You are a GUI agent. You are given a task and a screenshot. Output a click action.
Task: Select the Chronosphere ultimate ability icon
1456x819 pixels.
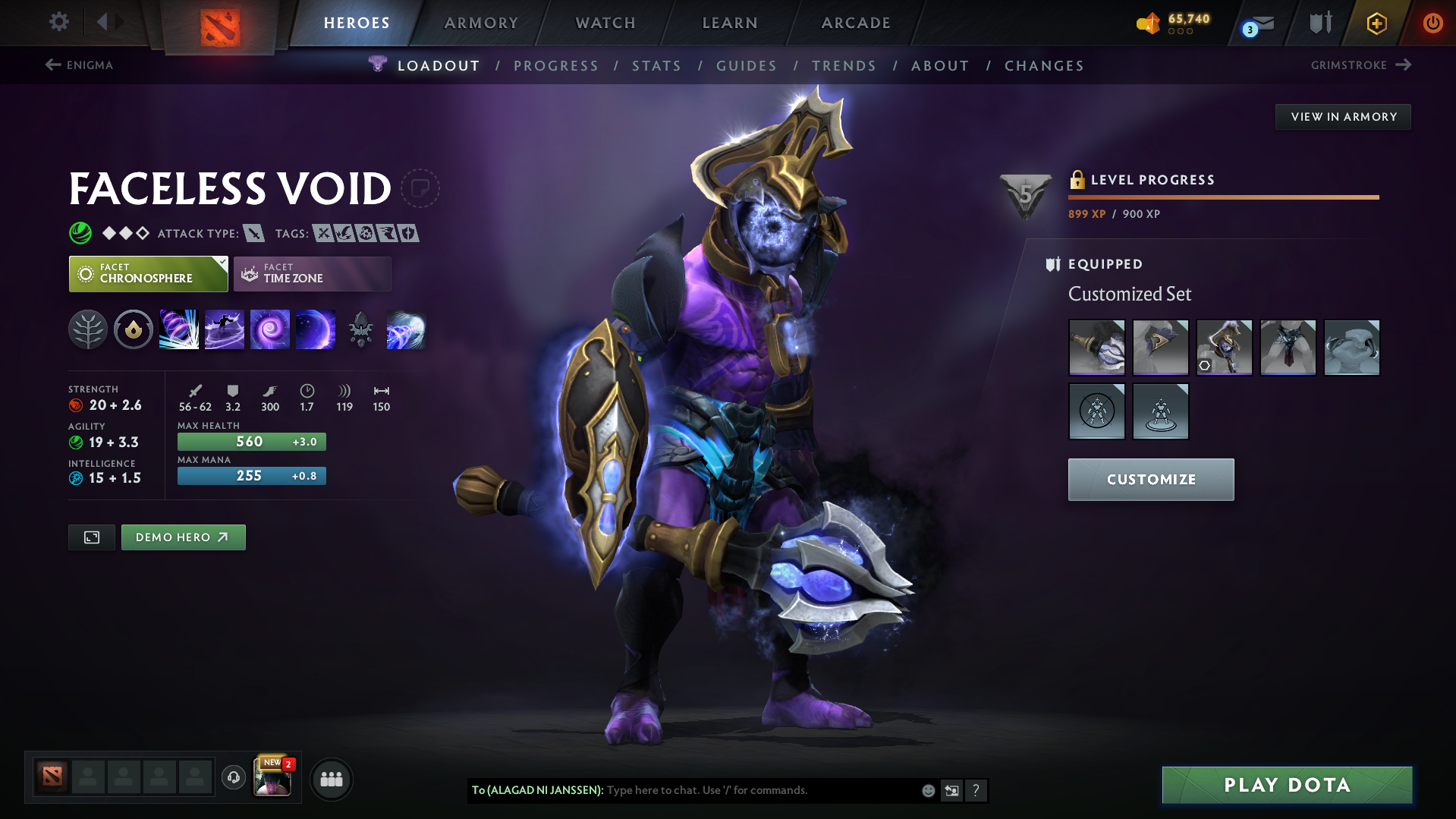click(315, 329)
